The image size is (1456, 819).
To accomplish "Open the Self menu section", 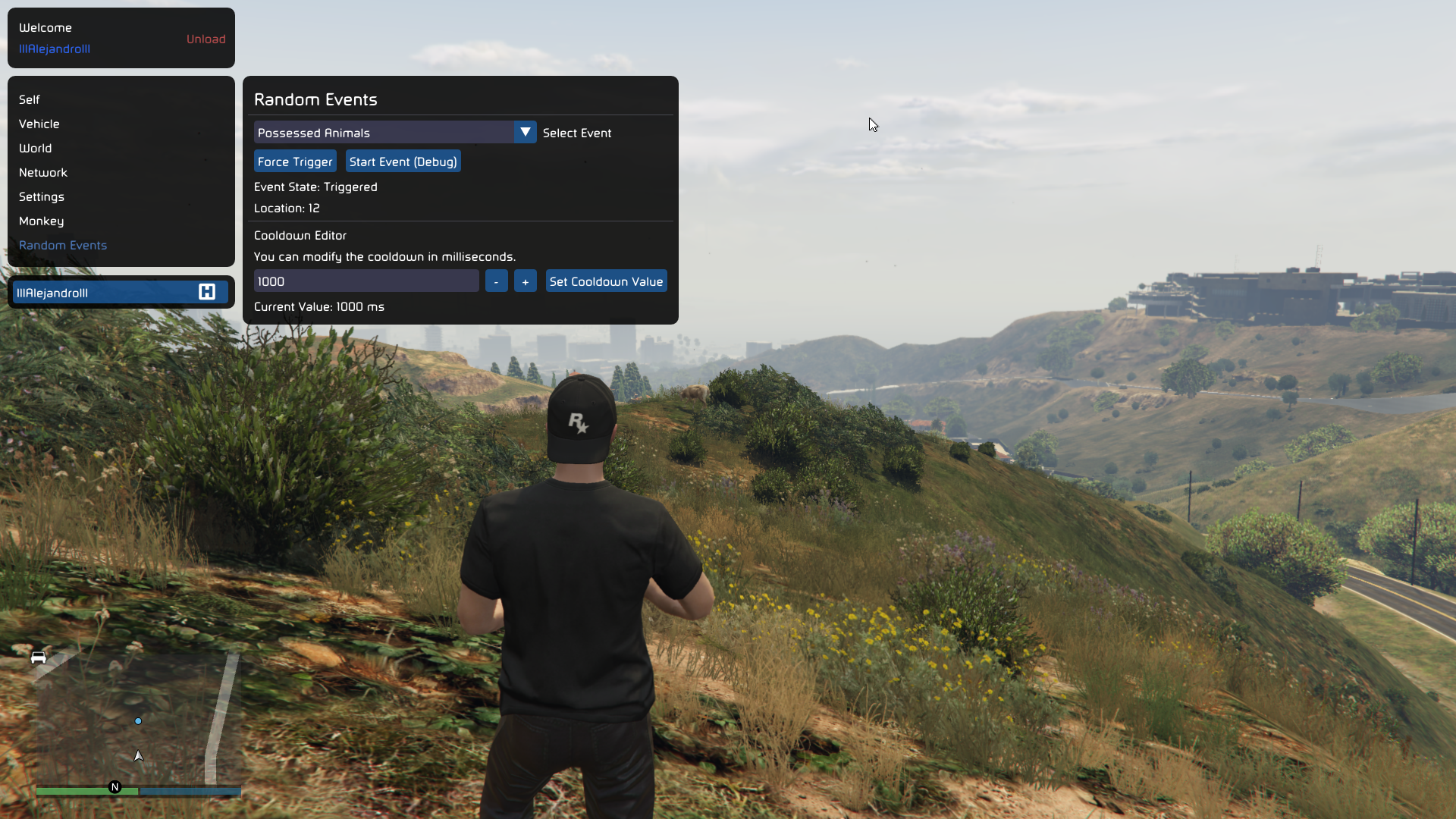I will (30, 99).
